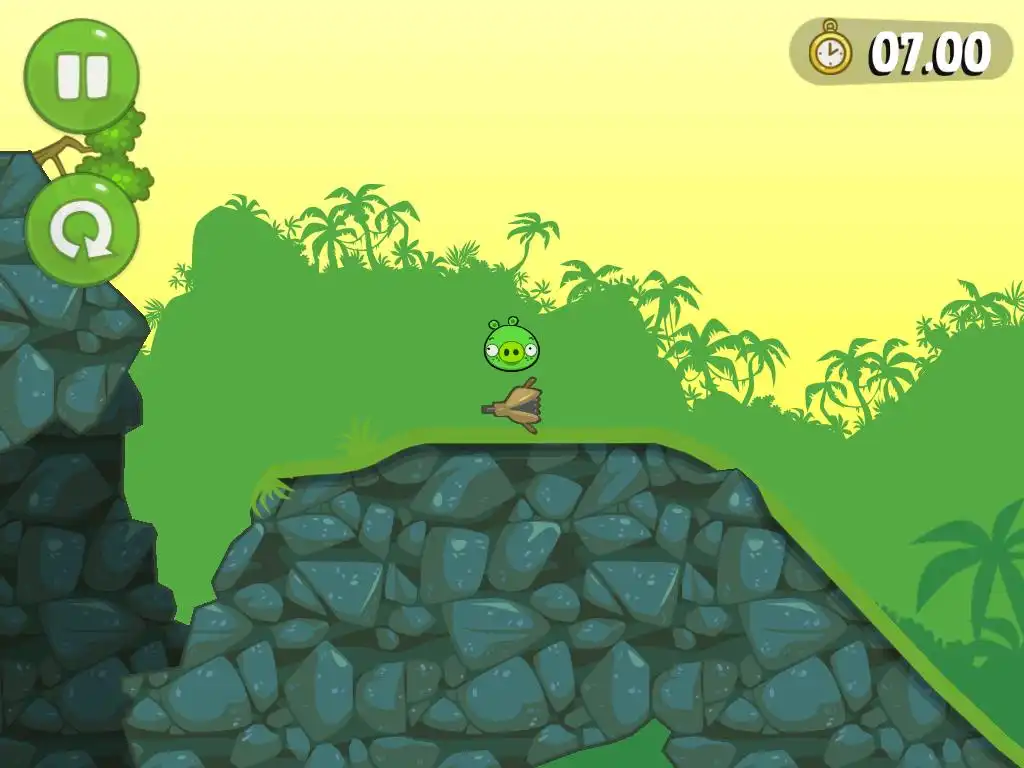This screenshot has width=1024, height=768.
Task: Restart the level with the circular arrow button
Action: click(81, 231)
